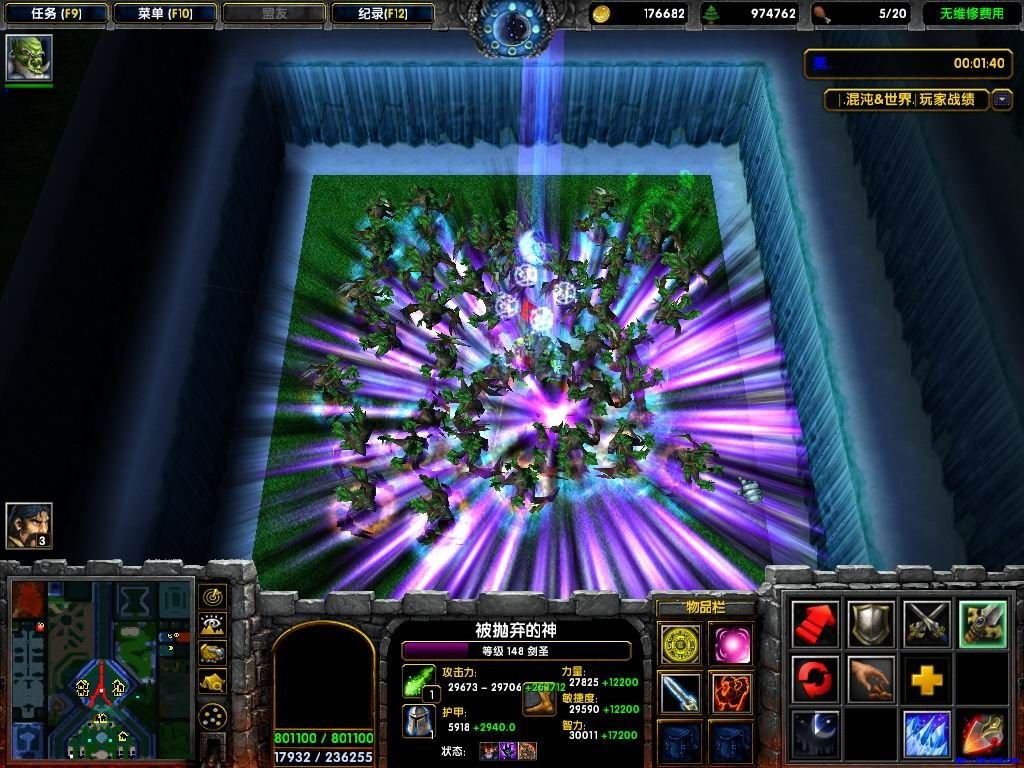Select the glowing blue sword item
Image resolution: width=1024 pixels, height=768 pixels.
click(x=680, y=691)
